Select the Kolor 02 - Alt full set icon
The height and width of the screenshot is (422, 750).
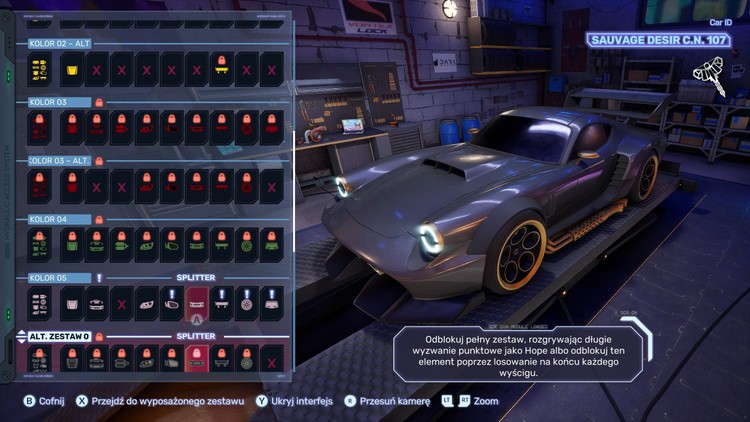point(40,69)
